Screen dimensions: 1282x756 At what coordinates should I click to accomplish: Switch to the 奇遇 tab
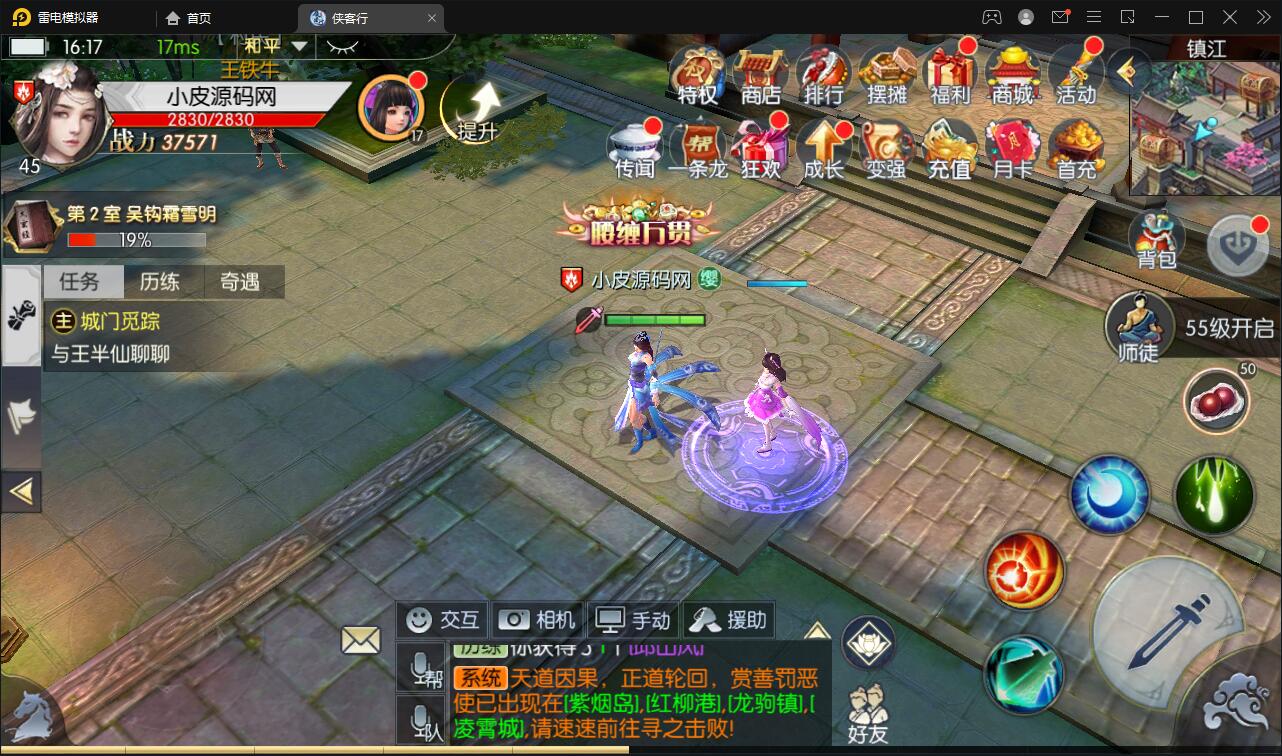click(x=240, y=282)
